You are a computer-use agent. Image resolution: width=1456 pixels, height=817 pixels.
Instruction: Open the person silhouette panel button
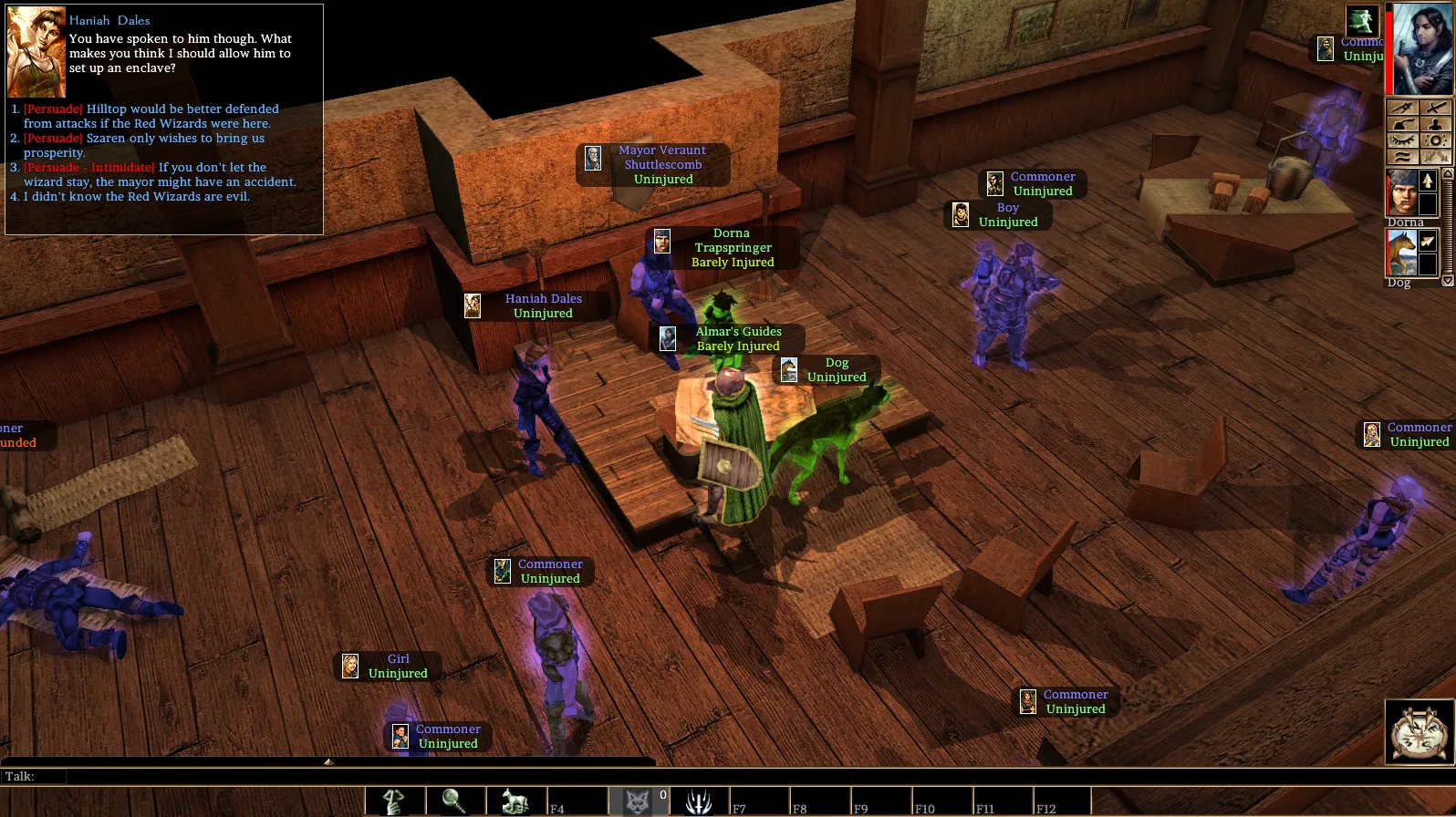click(1435, 124)
